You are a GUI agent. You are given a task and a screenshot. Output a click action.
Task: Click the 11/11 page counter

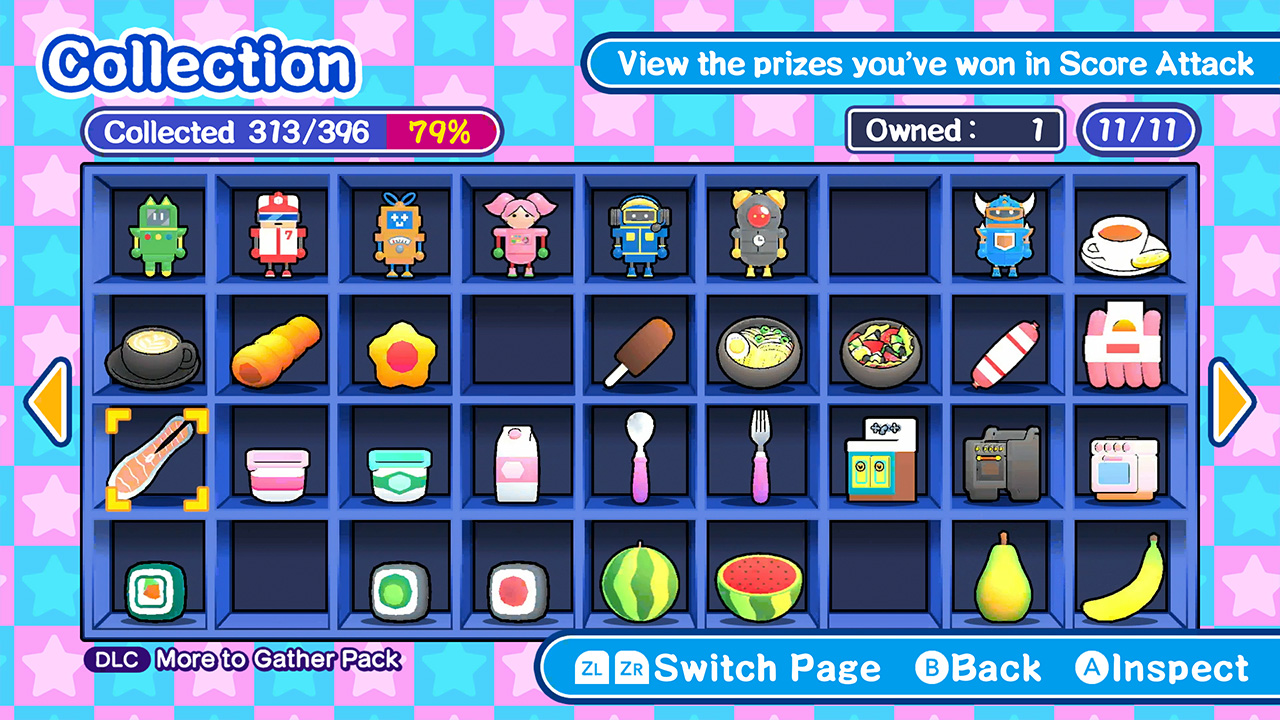click(x=1138, y=130)
